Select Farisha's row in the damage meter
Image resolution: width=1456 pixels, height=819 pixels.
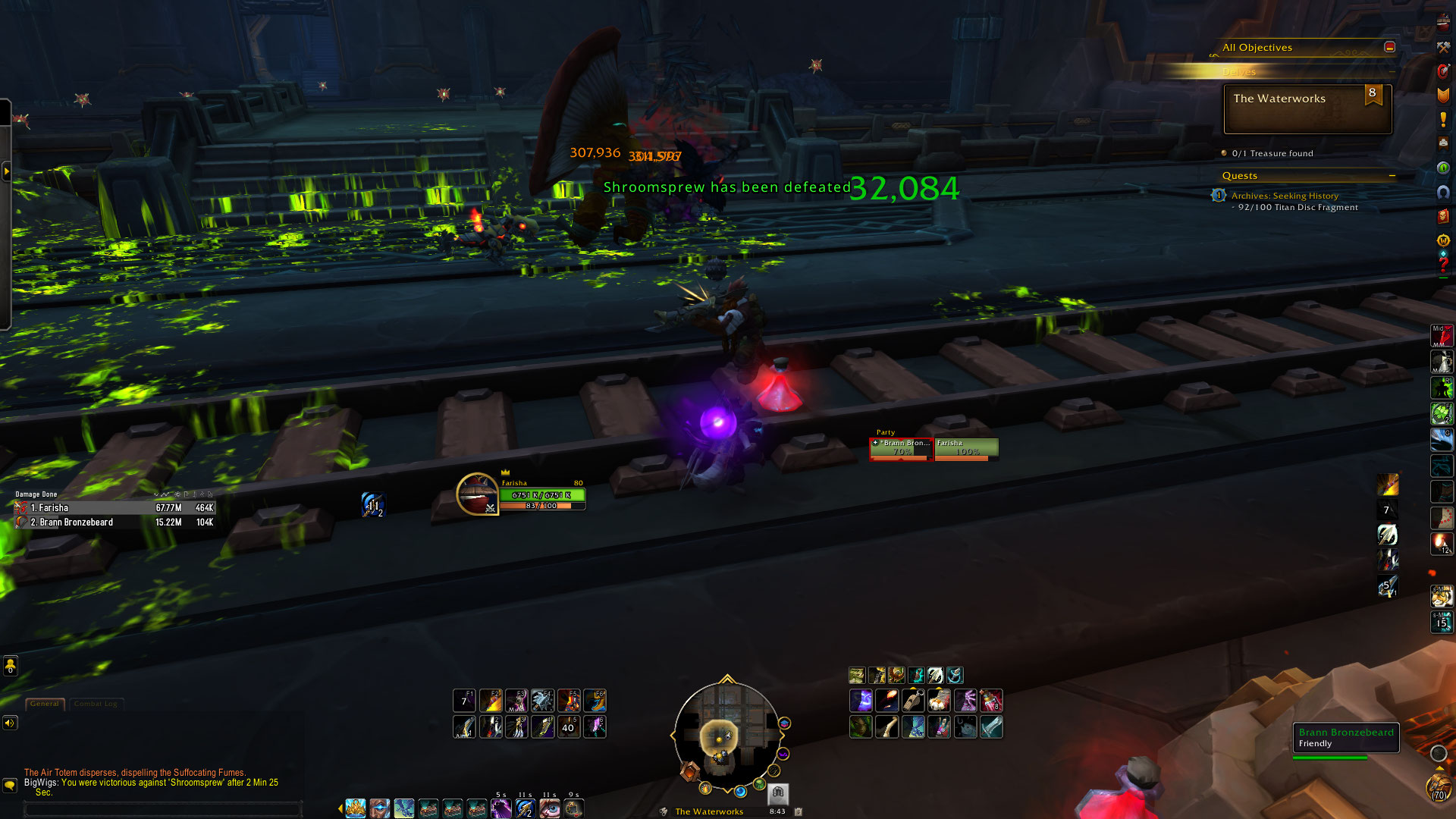point(114,508)
